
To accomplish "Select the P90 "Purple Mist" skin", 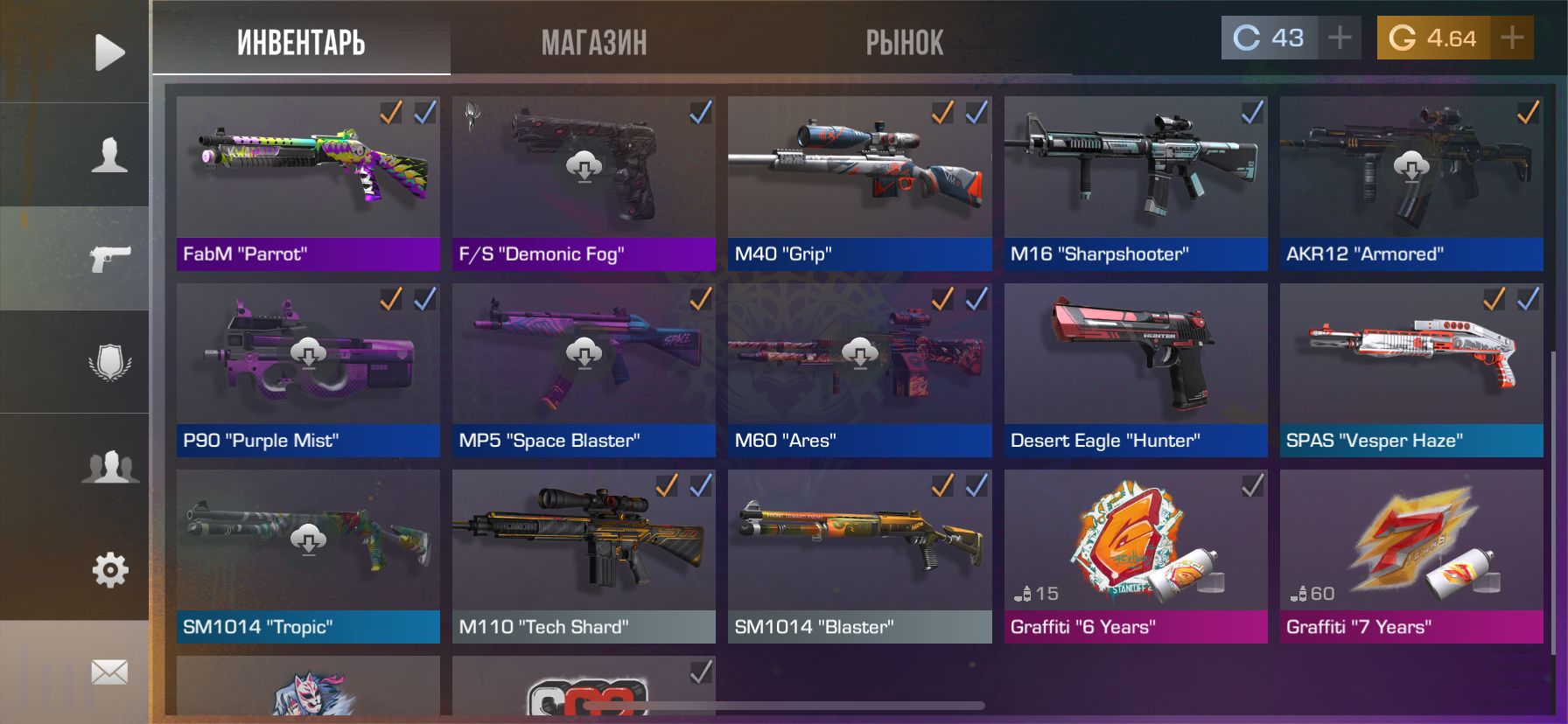I will click(308, 370).
